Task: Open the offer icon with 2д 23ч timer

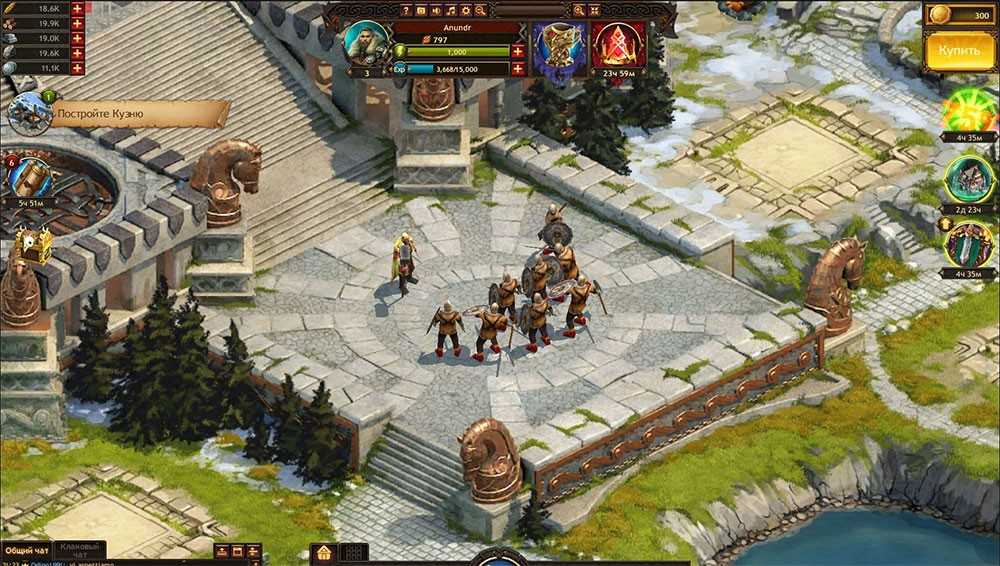Action: tap(968, 180)
